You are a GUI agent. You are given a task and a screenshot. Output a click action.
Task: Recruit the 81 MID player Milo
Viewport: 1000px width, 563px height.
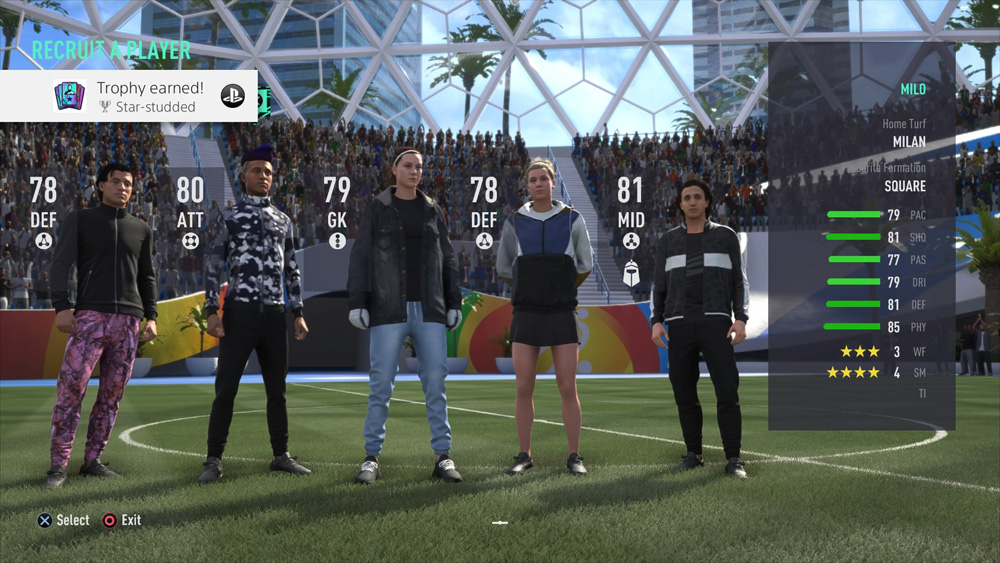700,320
